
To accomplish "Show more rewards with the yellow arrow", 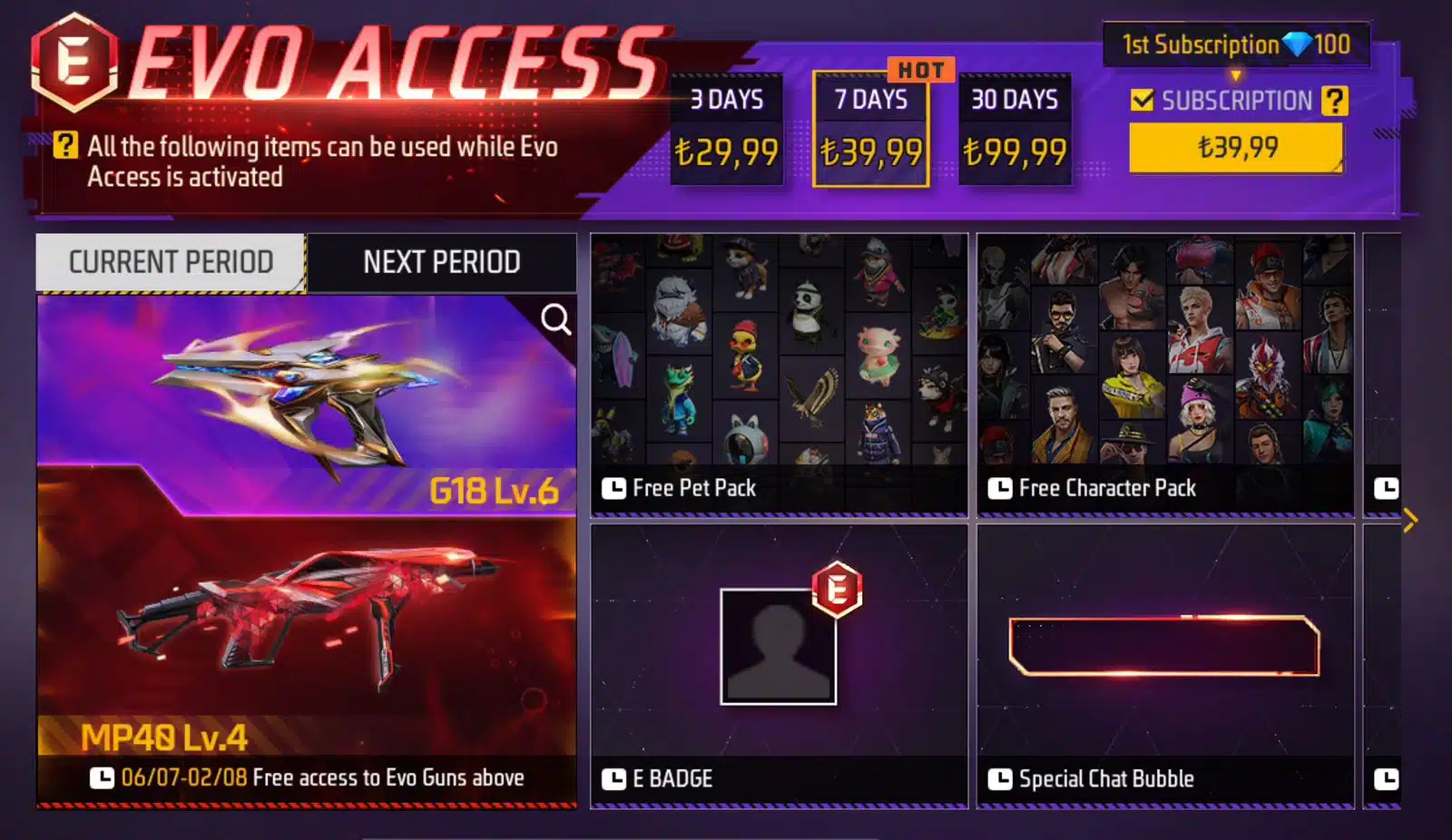I will pos(1409,520).
